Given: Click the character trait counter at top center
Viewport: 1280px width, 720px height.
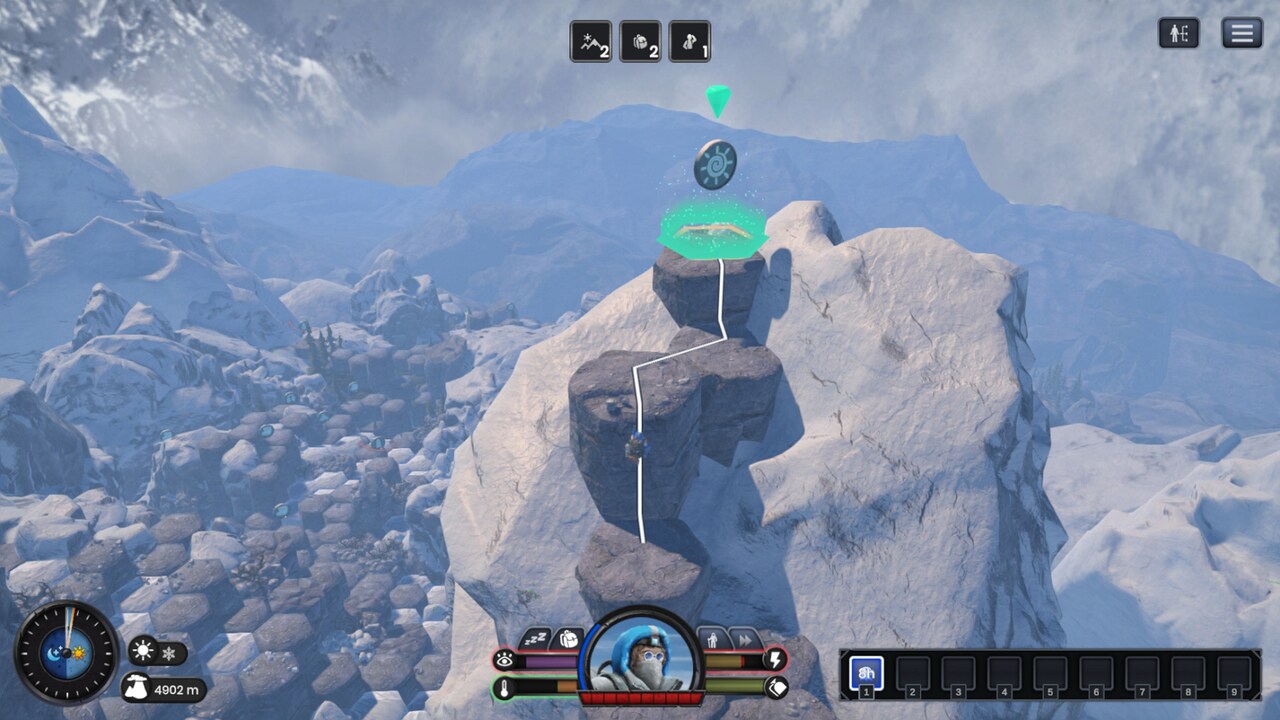Looking at the screenshot, I should coord(689,41).
